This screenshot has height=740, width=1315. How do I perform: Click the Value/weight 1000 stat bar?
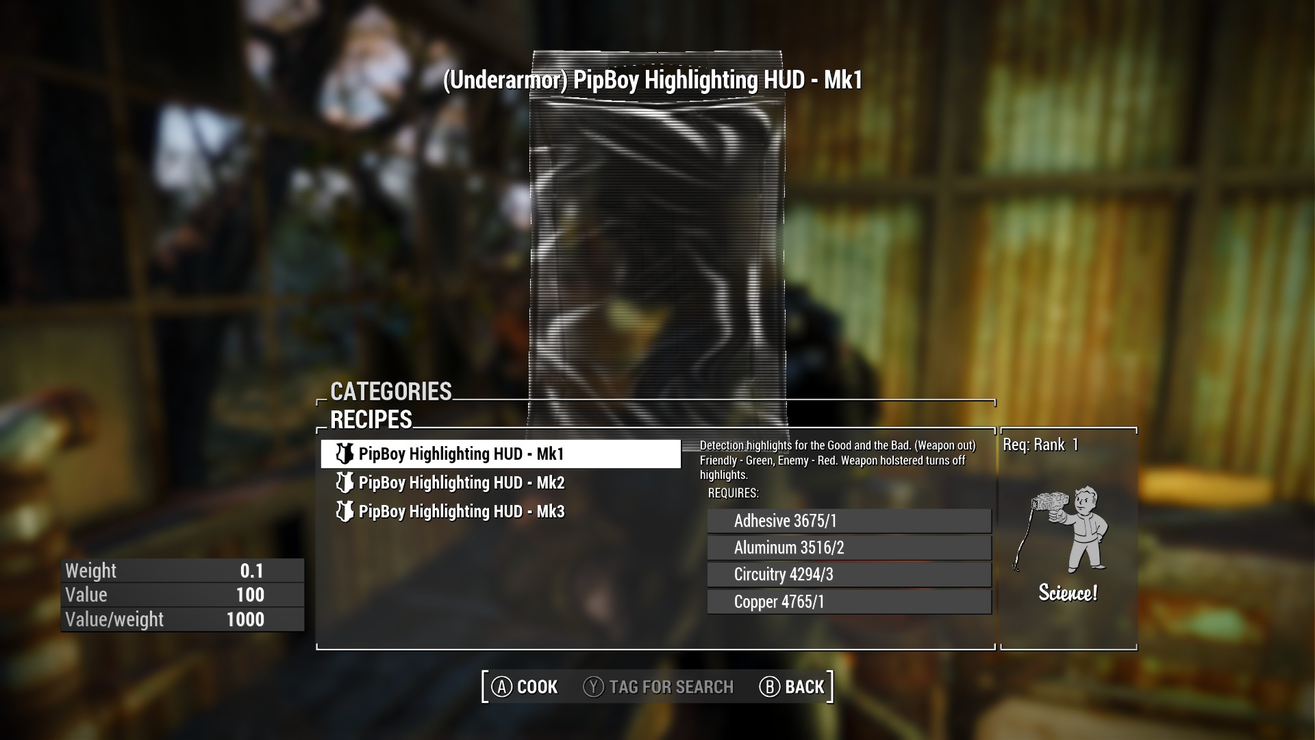(x=180, y=619)
